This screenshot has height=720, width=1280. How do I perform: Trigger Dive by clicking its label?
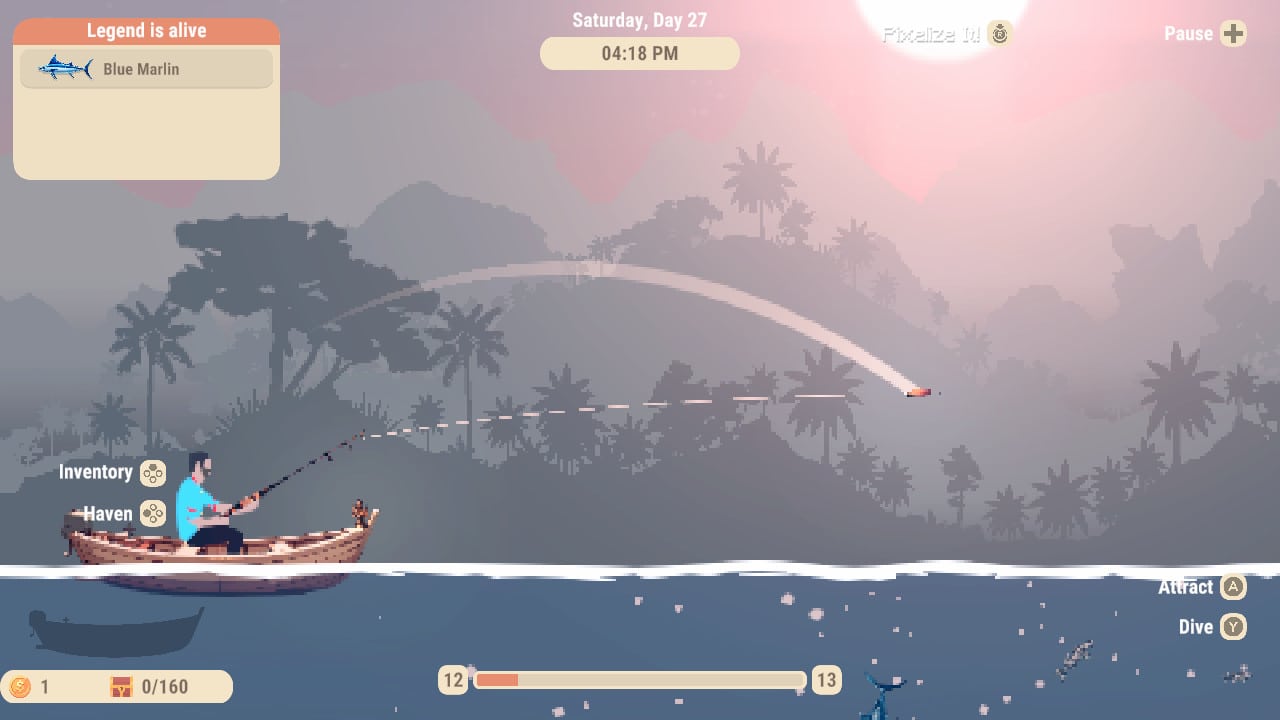(x=1196, y=627)
